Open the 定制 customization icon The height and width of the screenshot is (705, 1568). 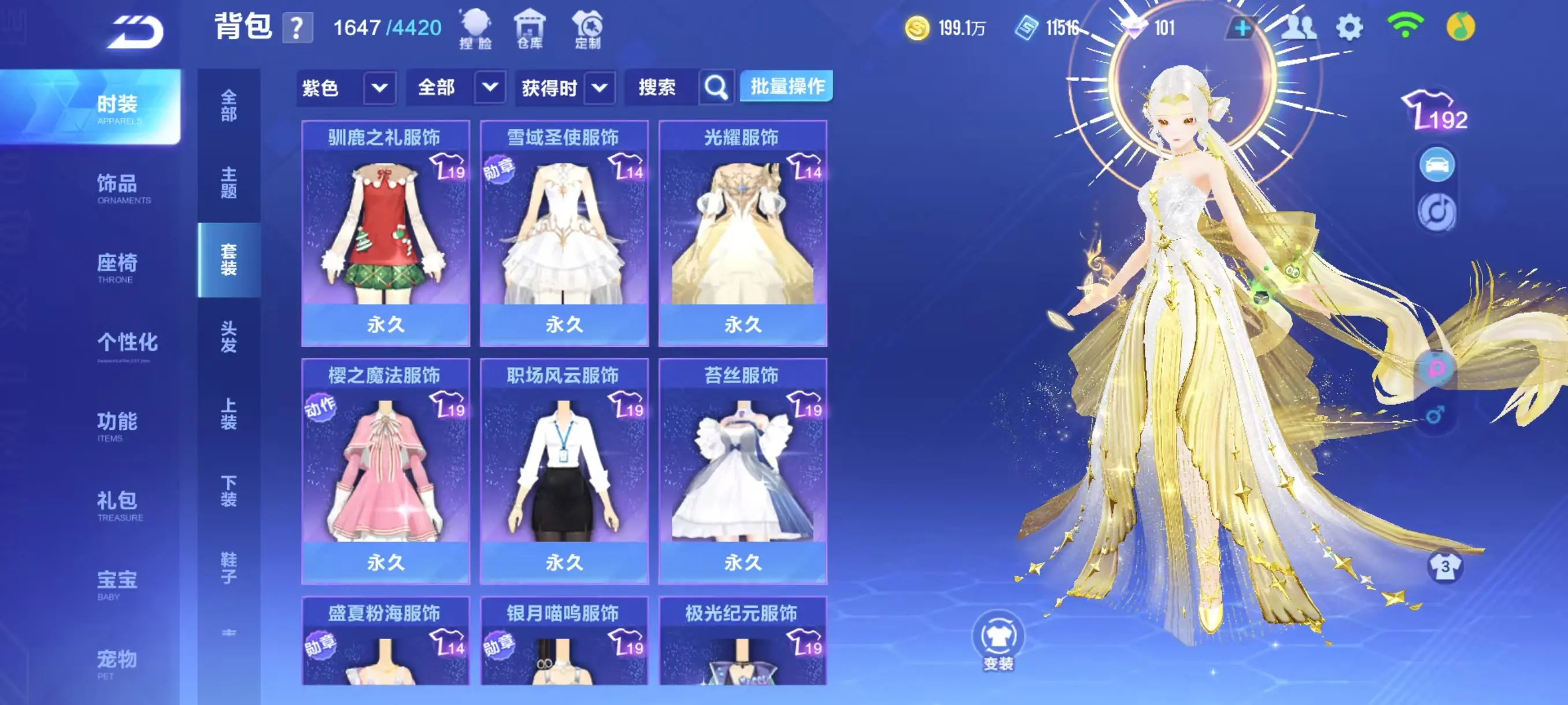(587, 28)
